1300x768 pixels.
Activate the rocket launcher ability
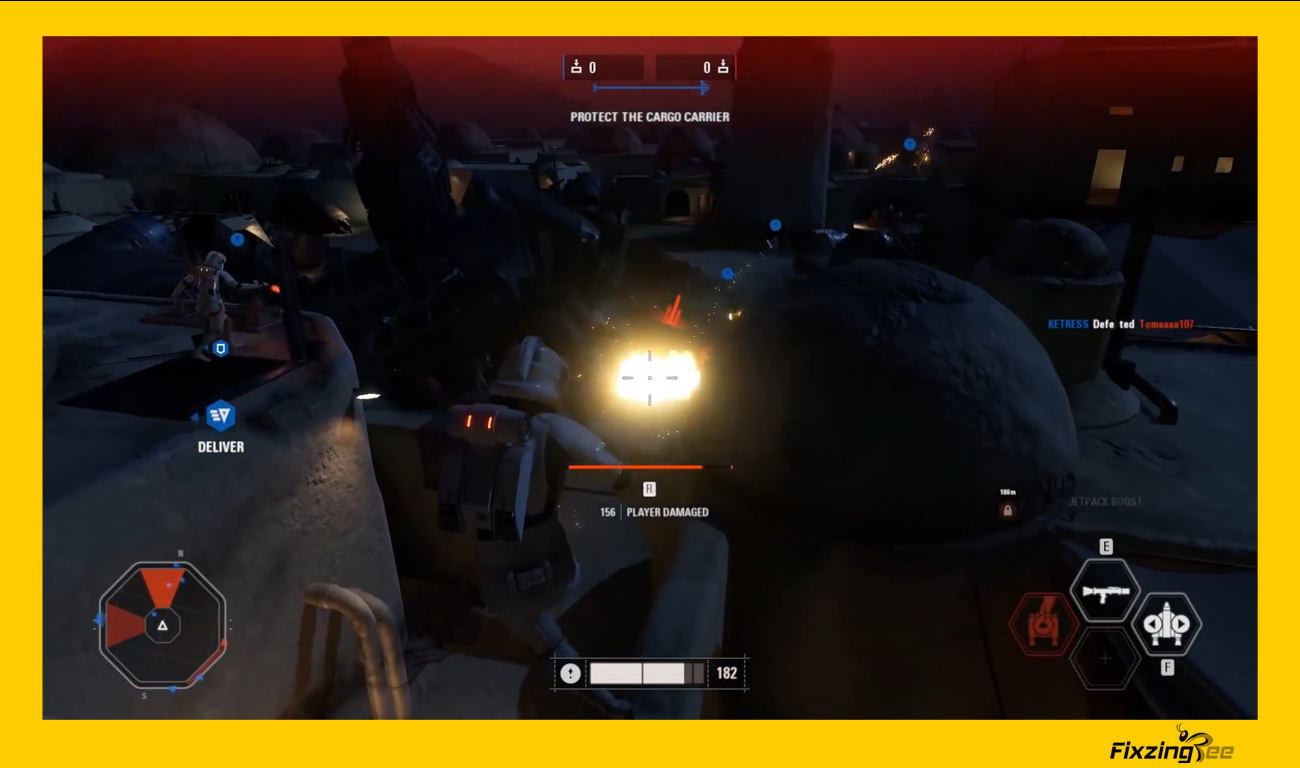[x=1104, y=592]
